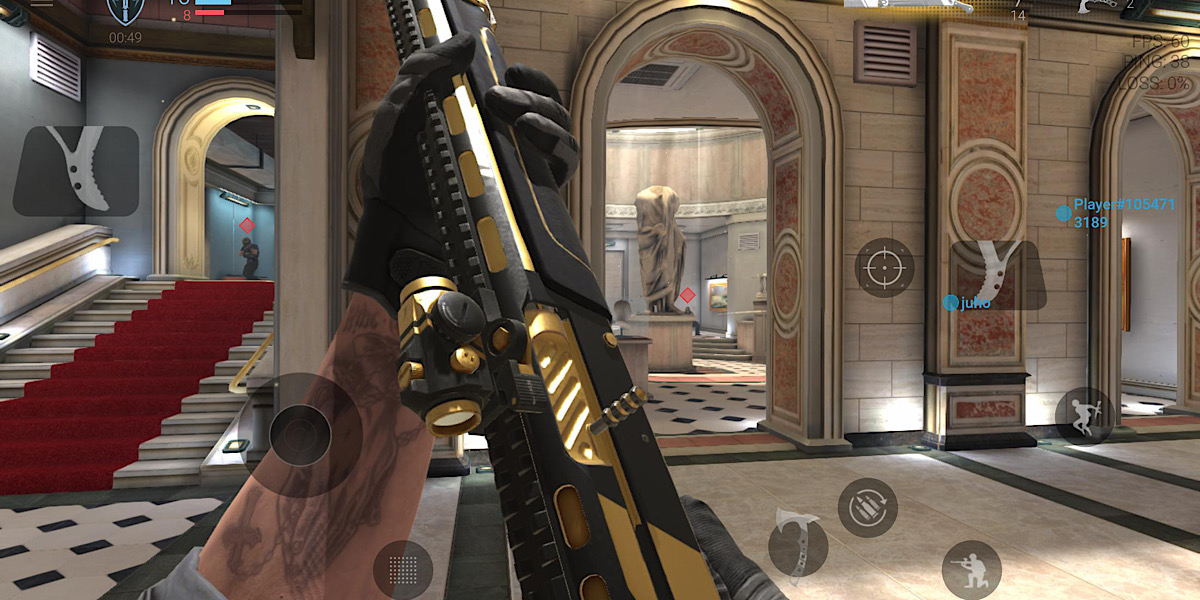Jump using the leaping figure button
Image resolution: width=1200 pixels, height=600 pixels.
pyautogui.click(x=1084, y=416)
